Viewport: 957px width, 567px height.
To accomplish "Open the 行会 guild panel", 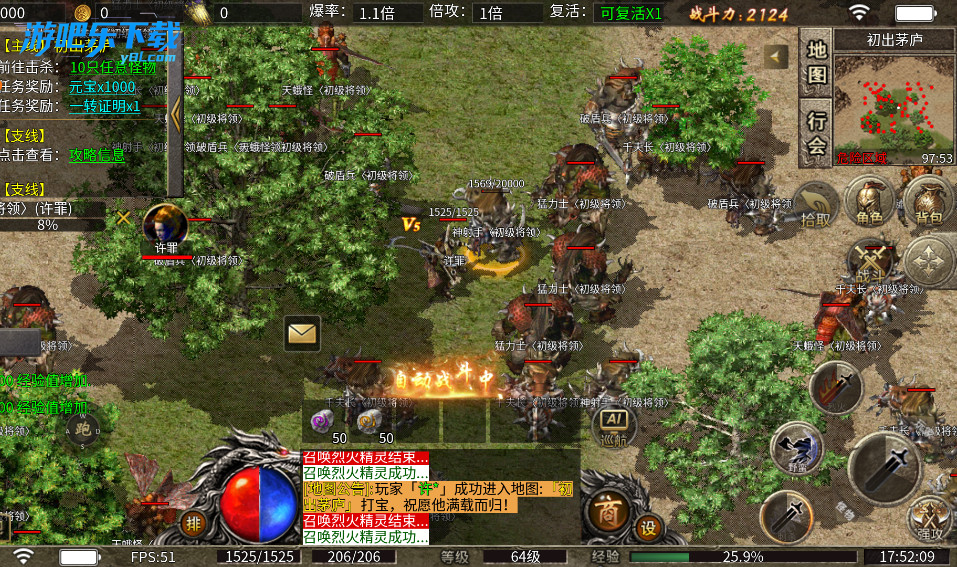I will [817, 131].
